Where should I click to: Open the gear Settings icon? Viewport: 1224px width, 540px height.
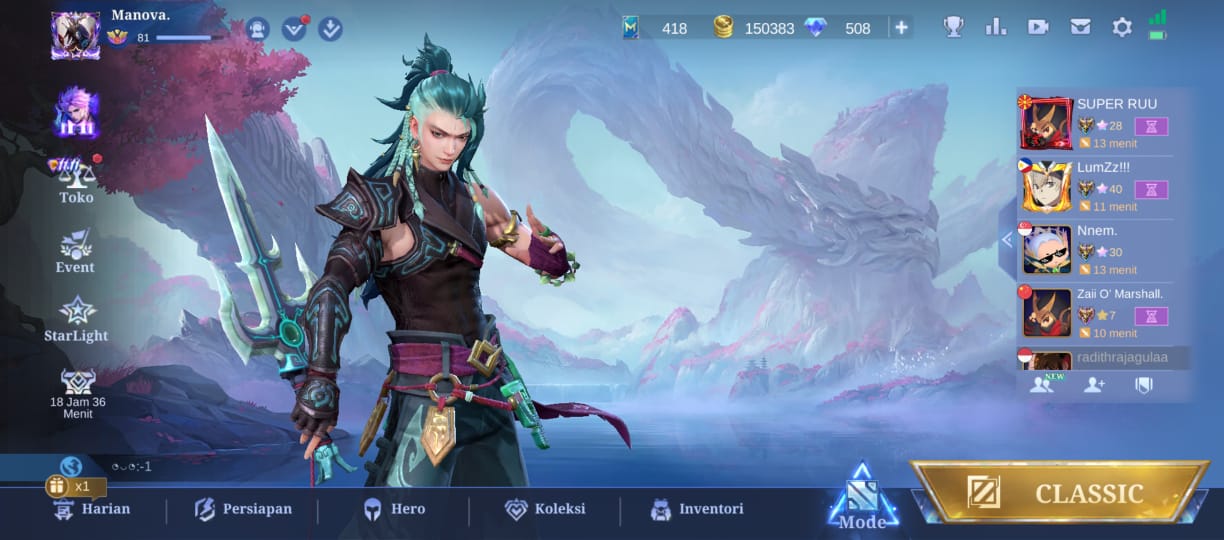[x=1122, y=28]
